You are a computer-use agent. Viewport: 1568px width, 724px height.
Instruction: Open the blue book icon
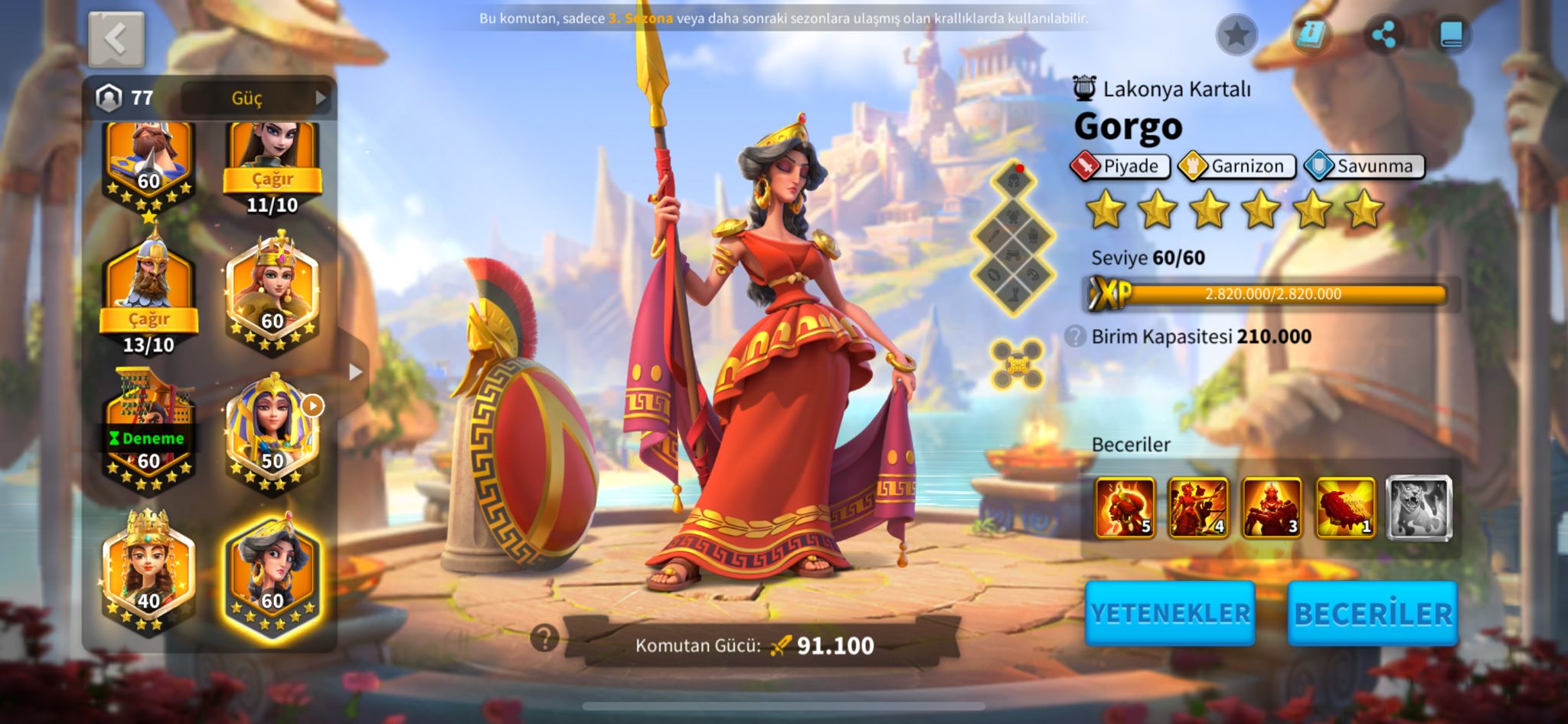(x=1452, y=34)
